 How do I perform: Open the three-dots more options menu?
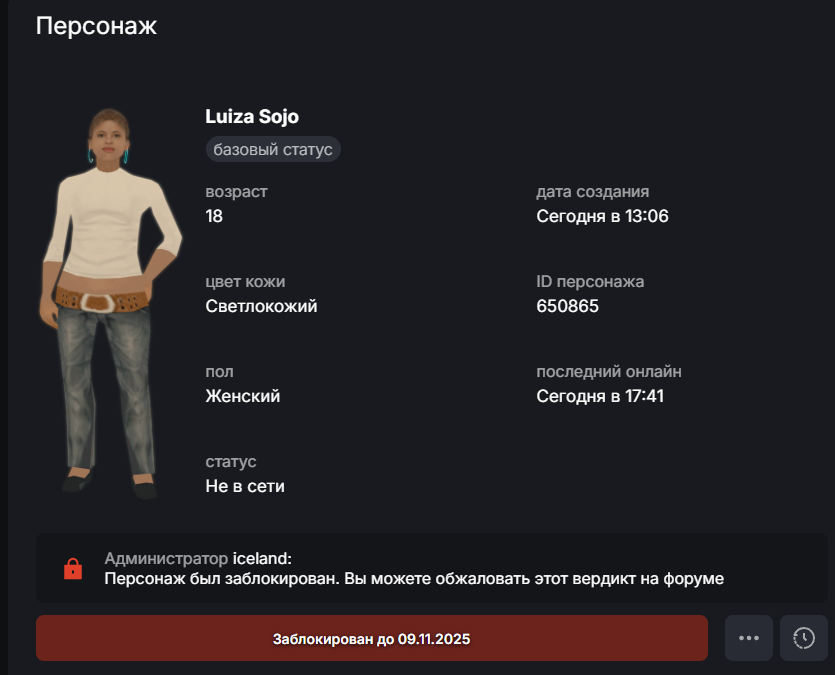click(x=749, y=638)
